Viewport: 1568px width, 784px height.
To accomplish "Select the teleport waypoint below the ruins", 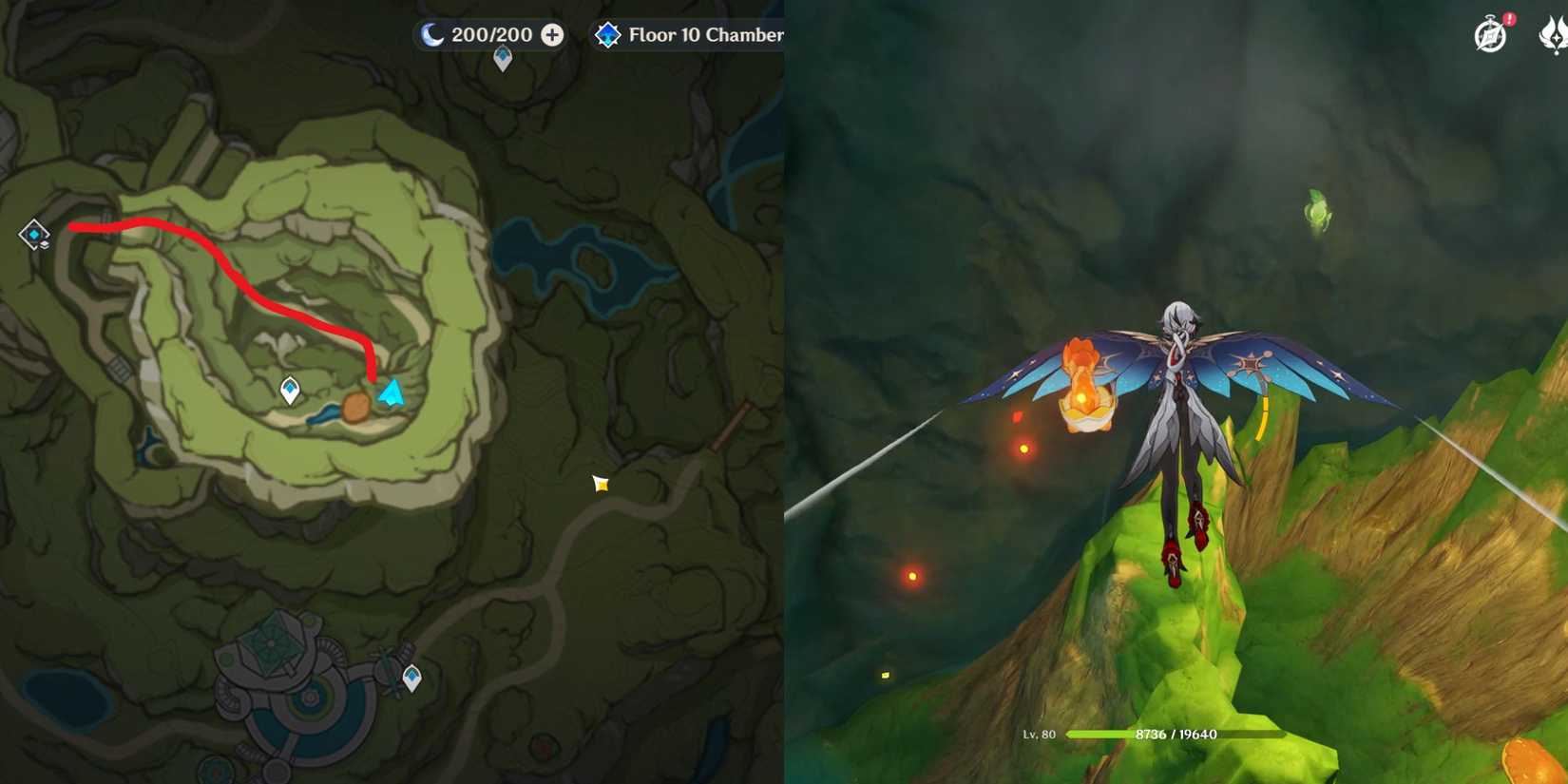I will click(413, 677).
